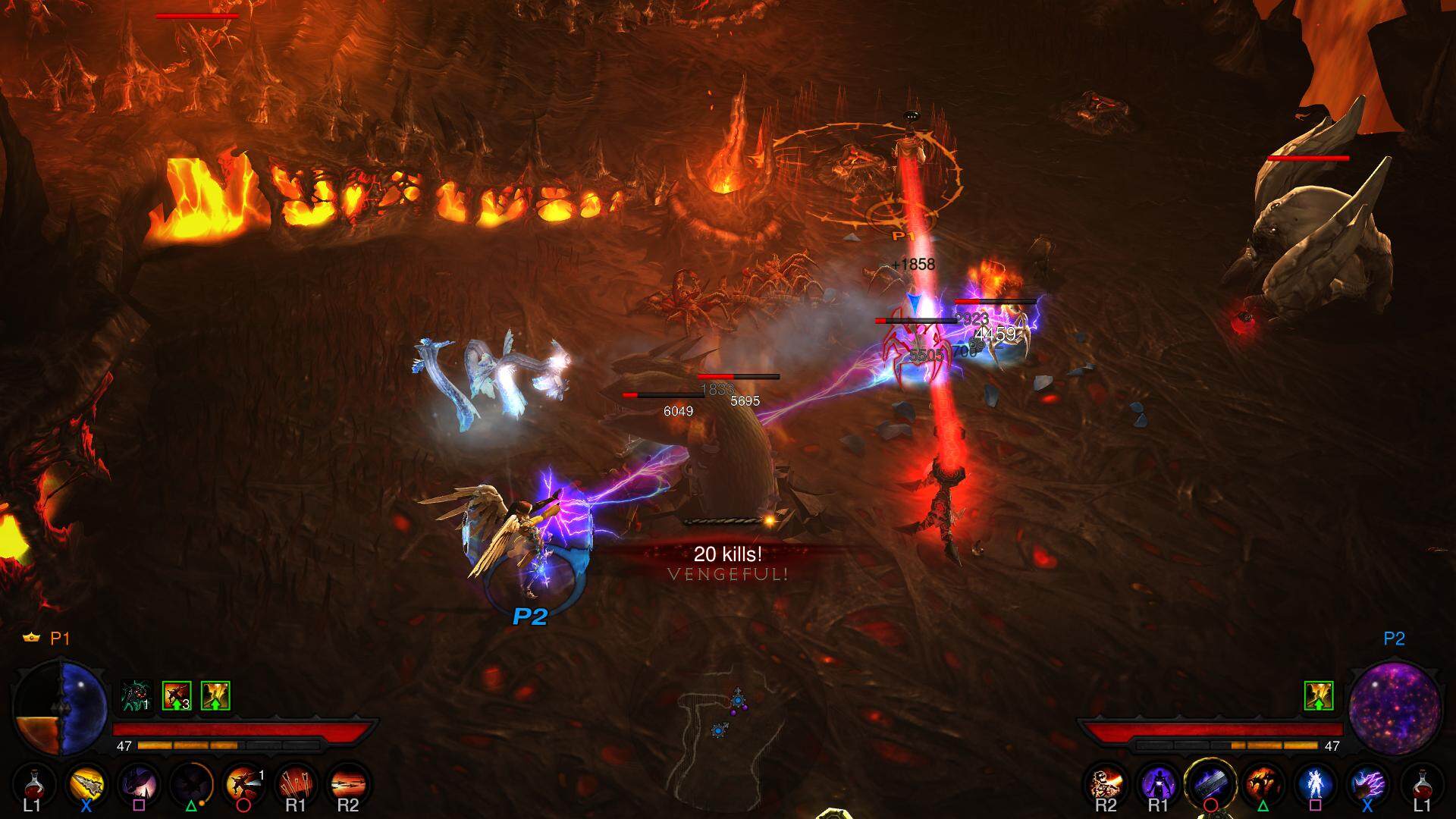Screen dimensions: 1456x819
Task: Trigger P1's purple shadow beast skill
Action: pos(139,785)
